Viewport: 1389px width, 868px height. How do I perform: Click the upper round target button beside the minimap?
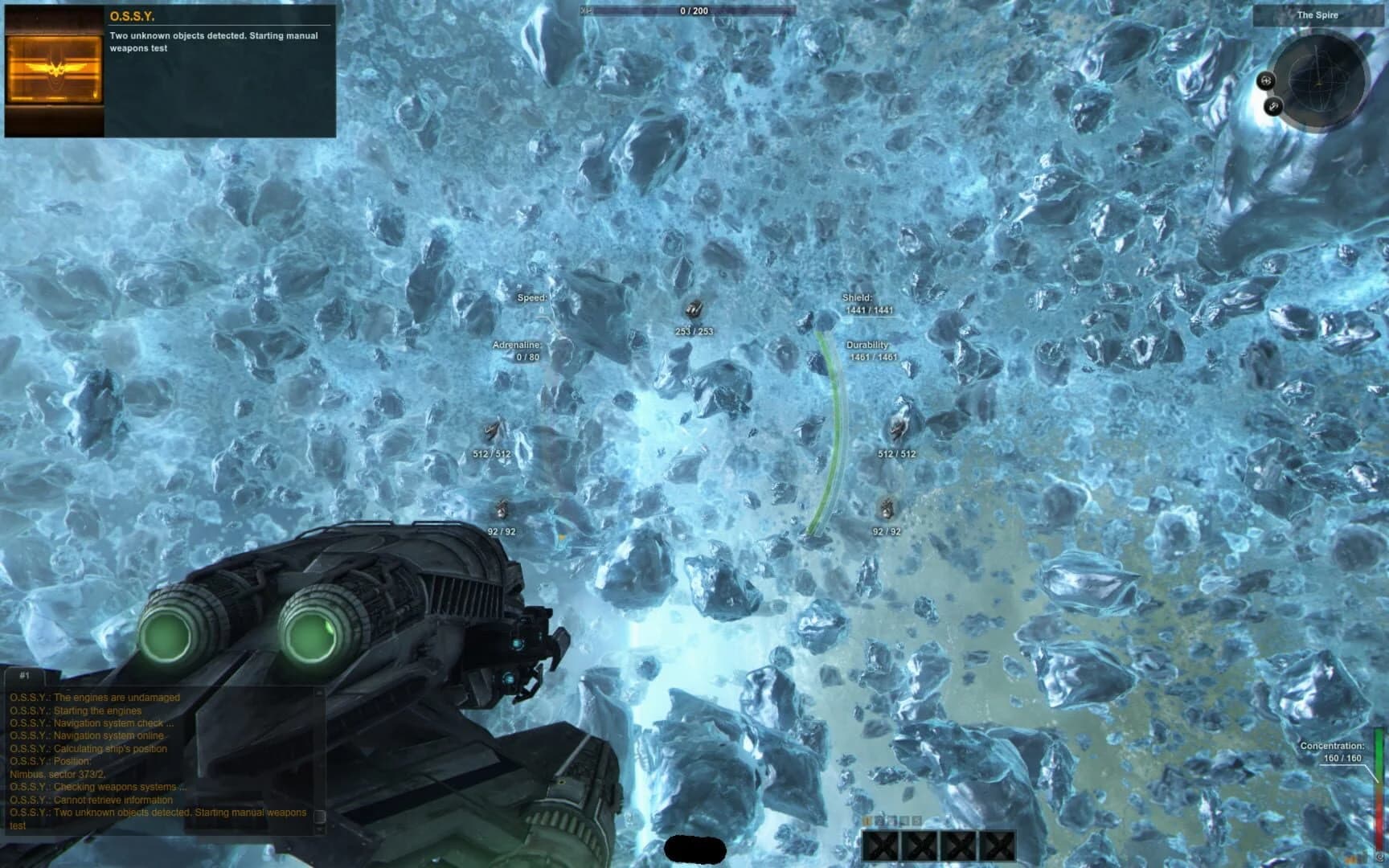coord(1267,80)
